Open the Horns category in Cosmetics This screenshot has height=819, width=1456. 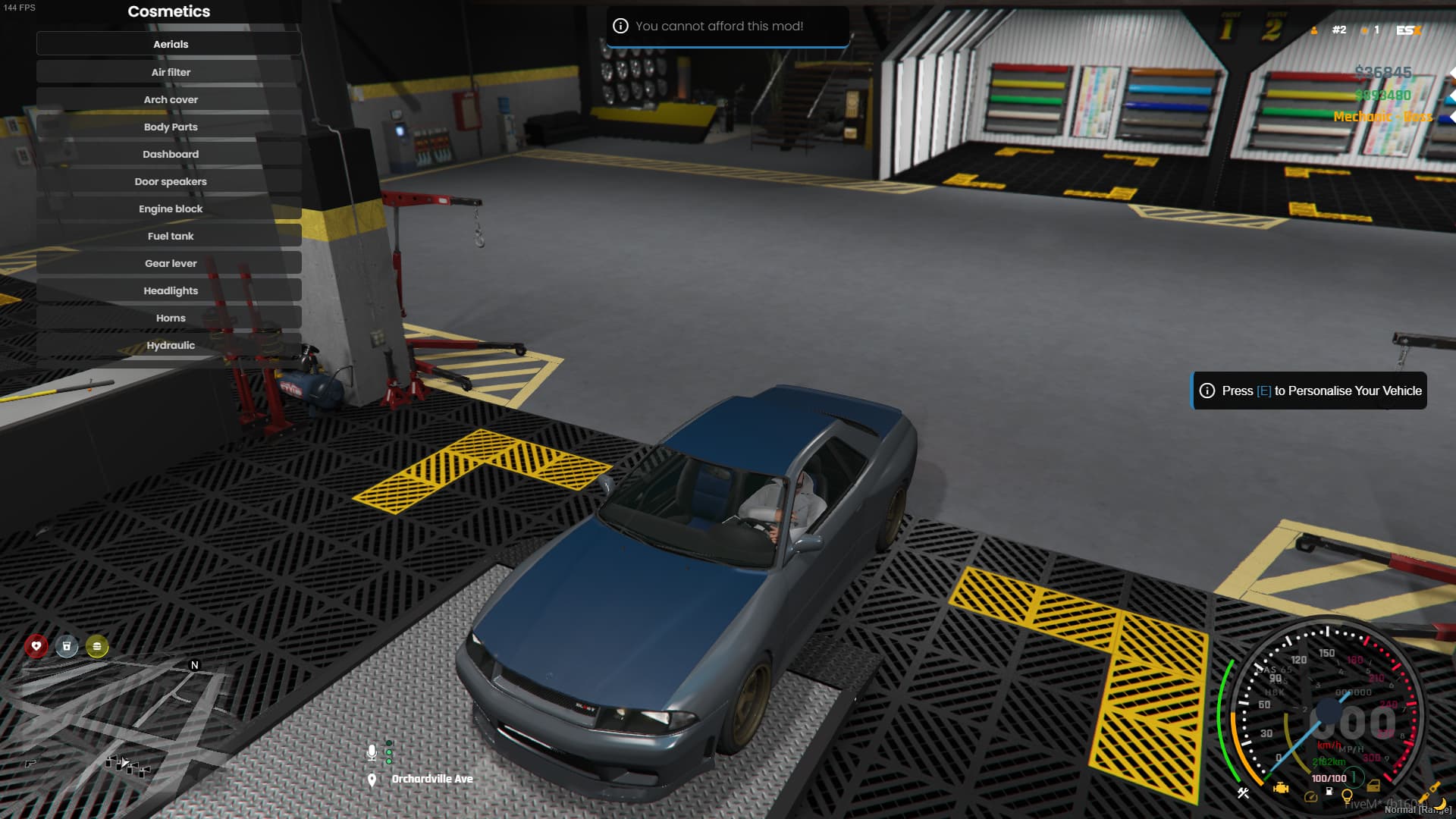[x=170, y=318]
